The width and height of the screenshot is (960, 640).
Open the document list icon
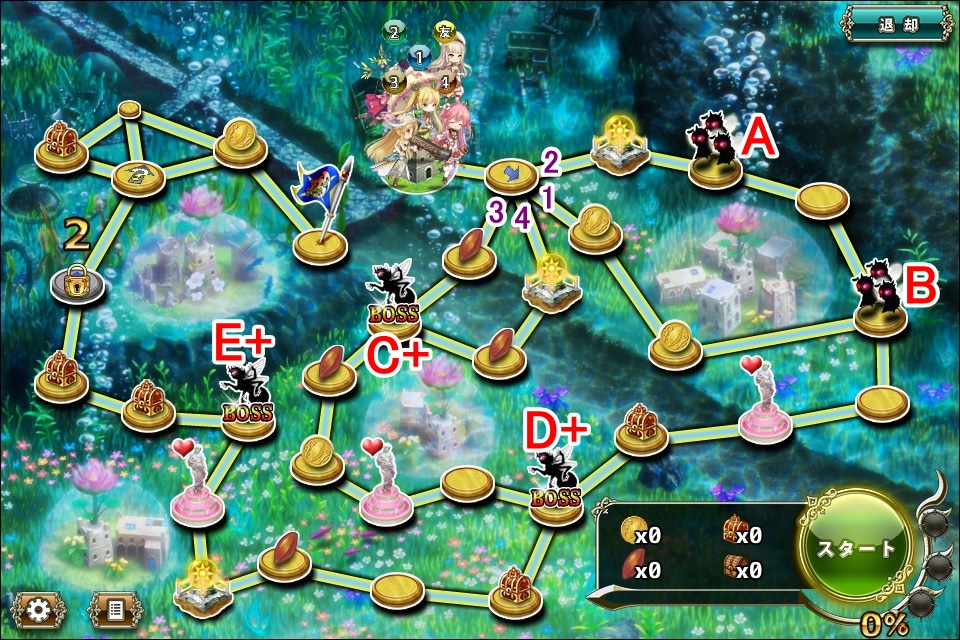116,607
